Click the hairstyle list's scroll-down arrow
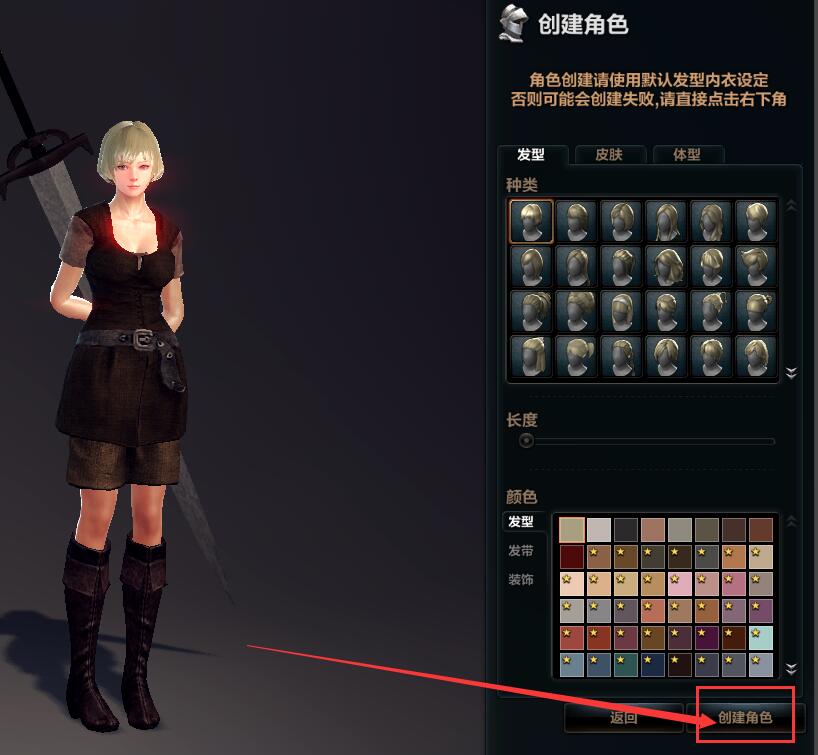The width and height of the screenshot is (818, 755). (x=791, y=373)
